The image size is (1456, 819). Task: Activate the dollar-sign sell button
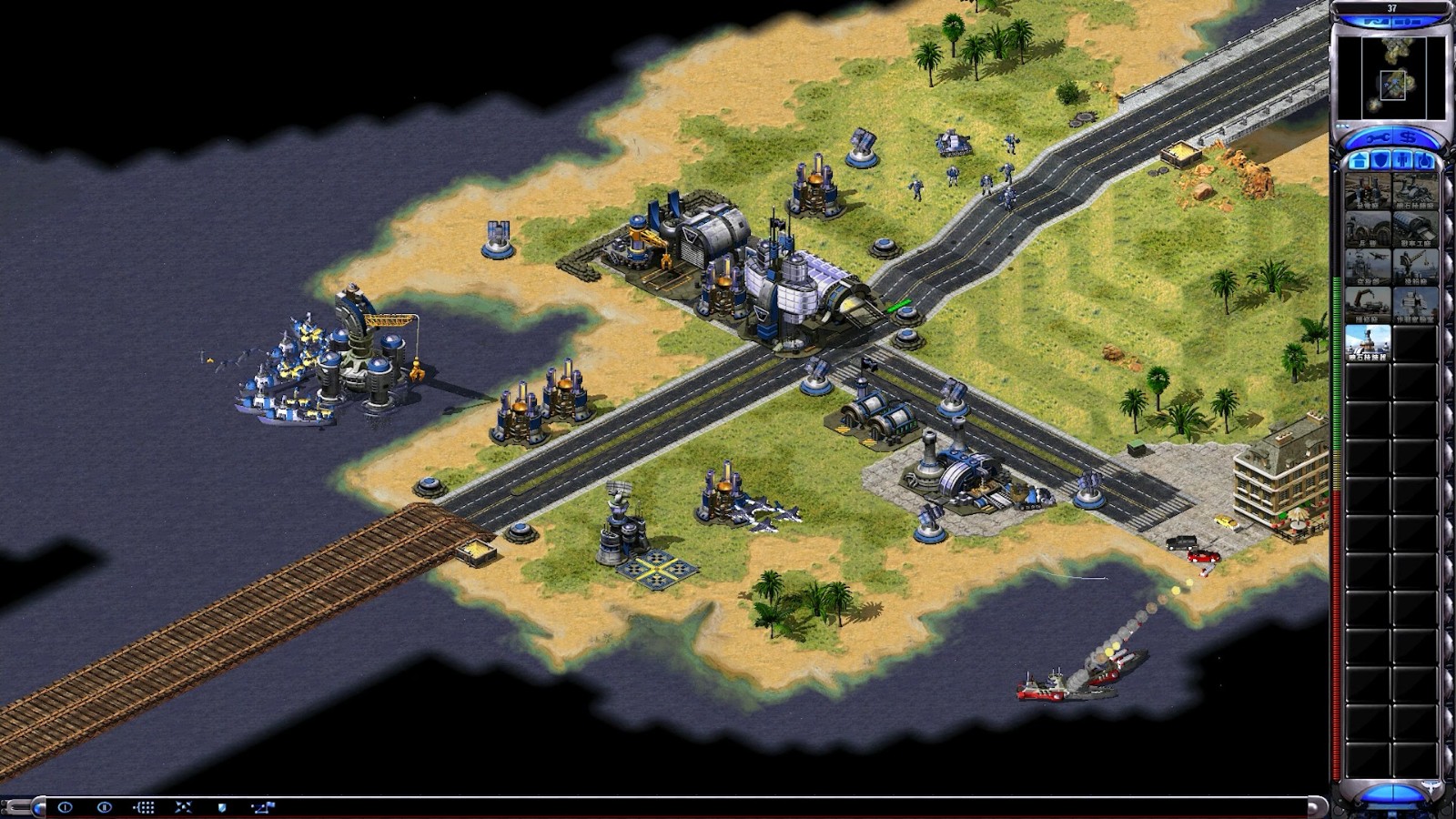1408,138
